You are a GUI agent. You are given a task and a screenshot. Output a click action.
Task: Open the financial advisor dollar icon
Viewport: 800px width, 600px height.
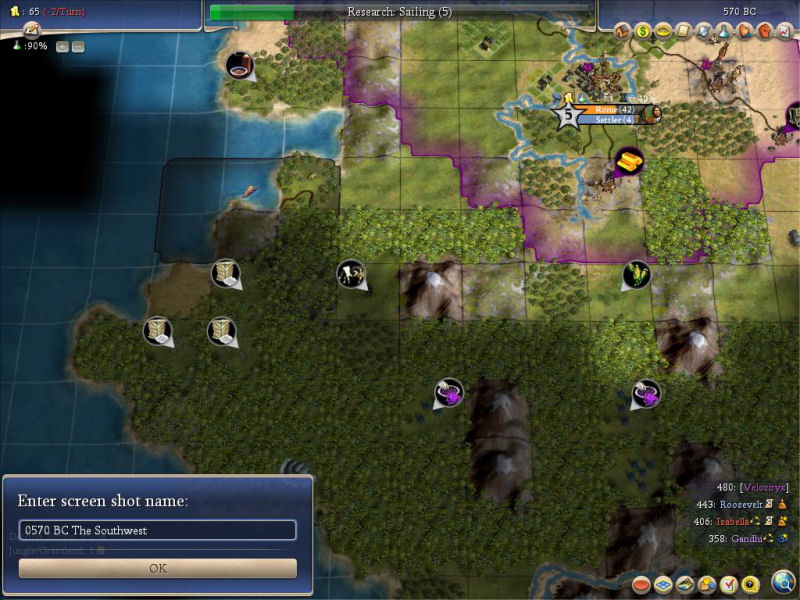643,32
